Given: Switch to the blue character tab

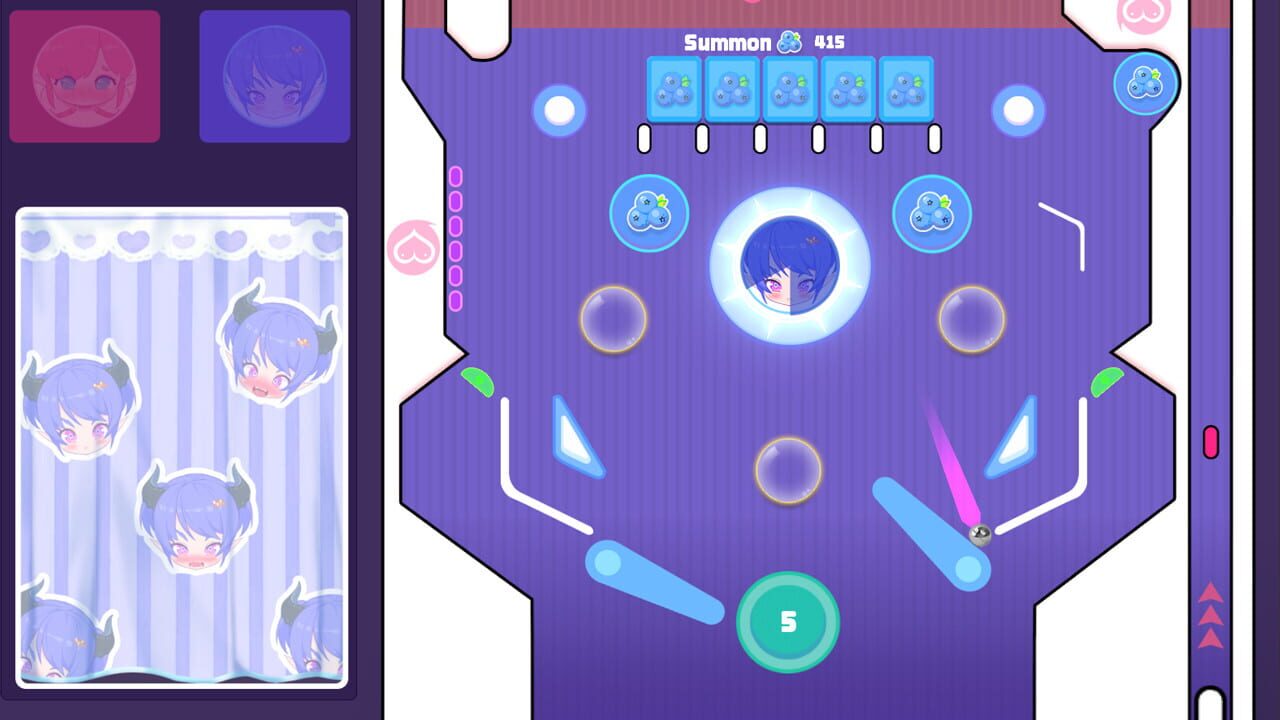Looking at the screenshot, I should point(274,74).
